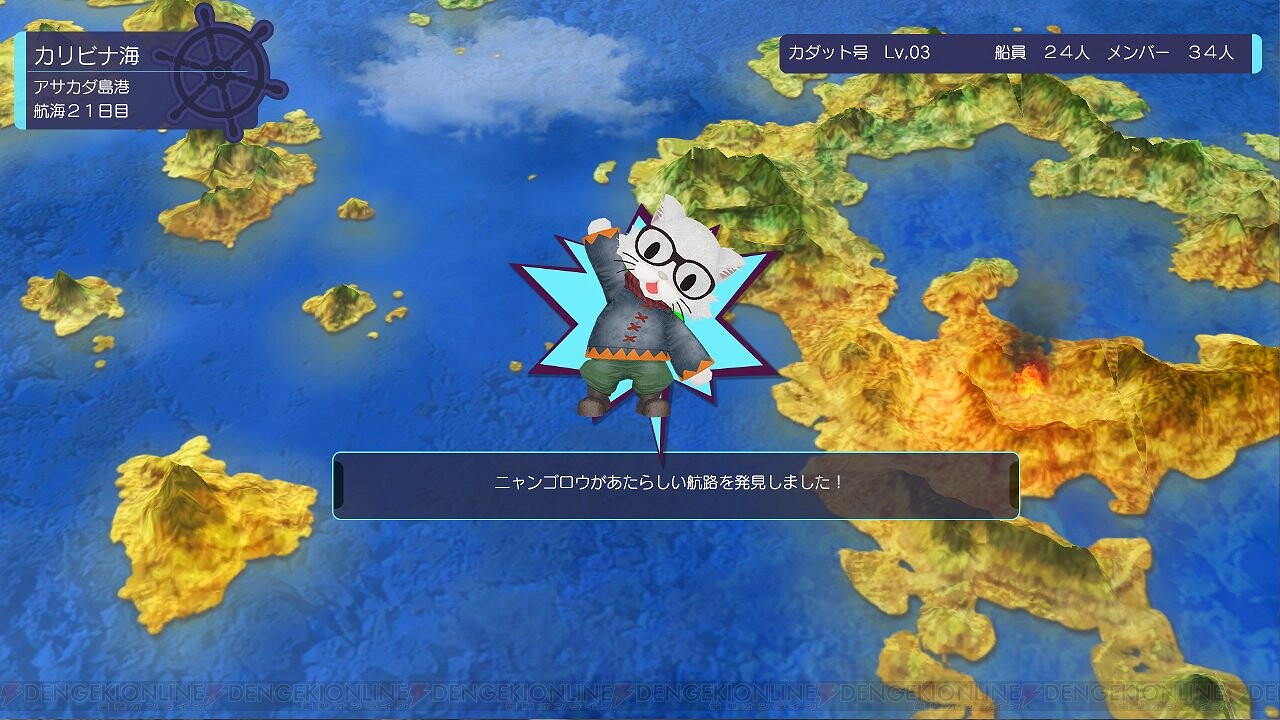Expand the メンバー 34人 member count
The image size is (1280, 720).
1170,47
